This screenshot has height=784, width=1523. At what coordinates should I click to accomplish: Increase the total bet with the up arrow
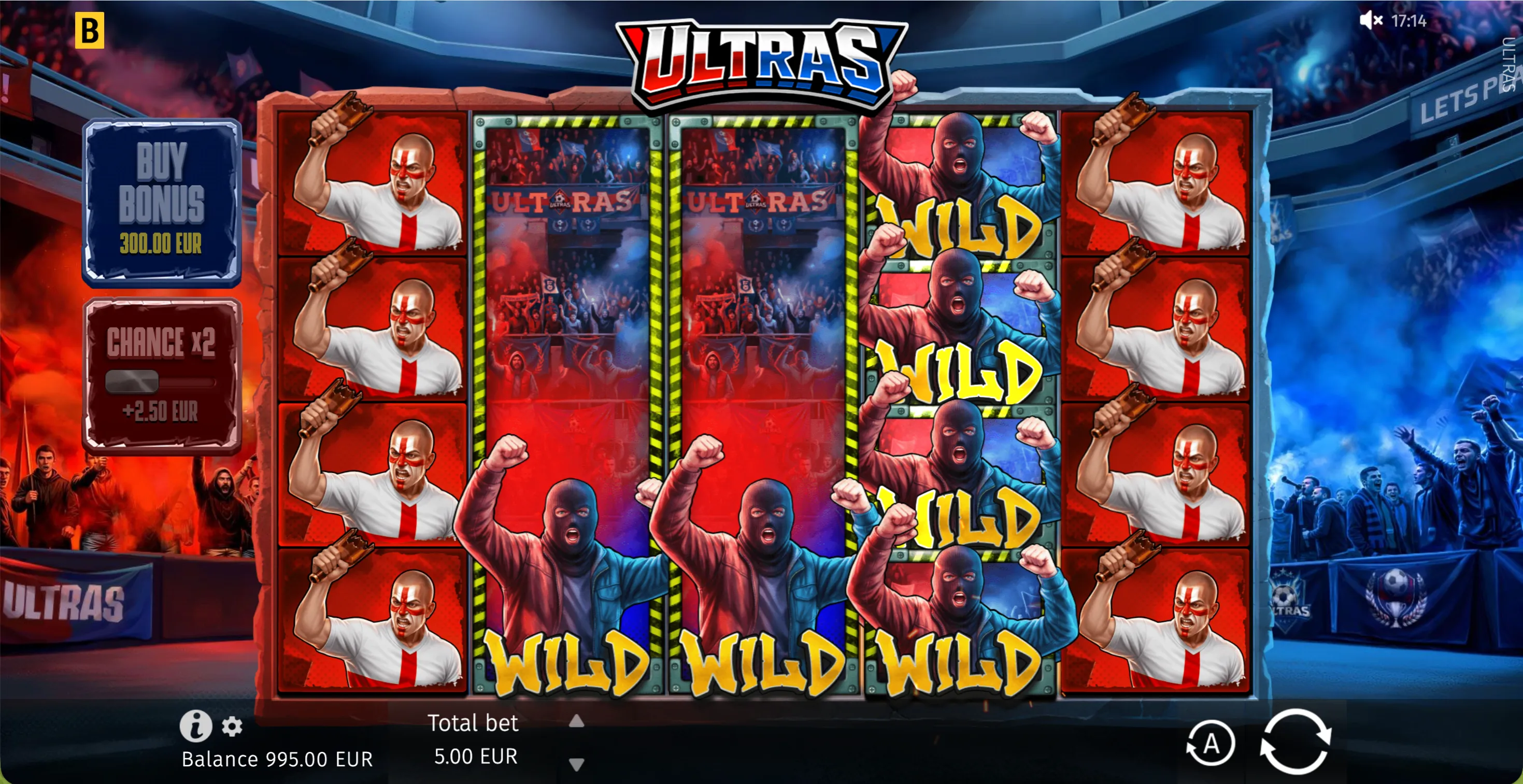point(576,720)
